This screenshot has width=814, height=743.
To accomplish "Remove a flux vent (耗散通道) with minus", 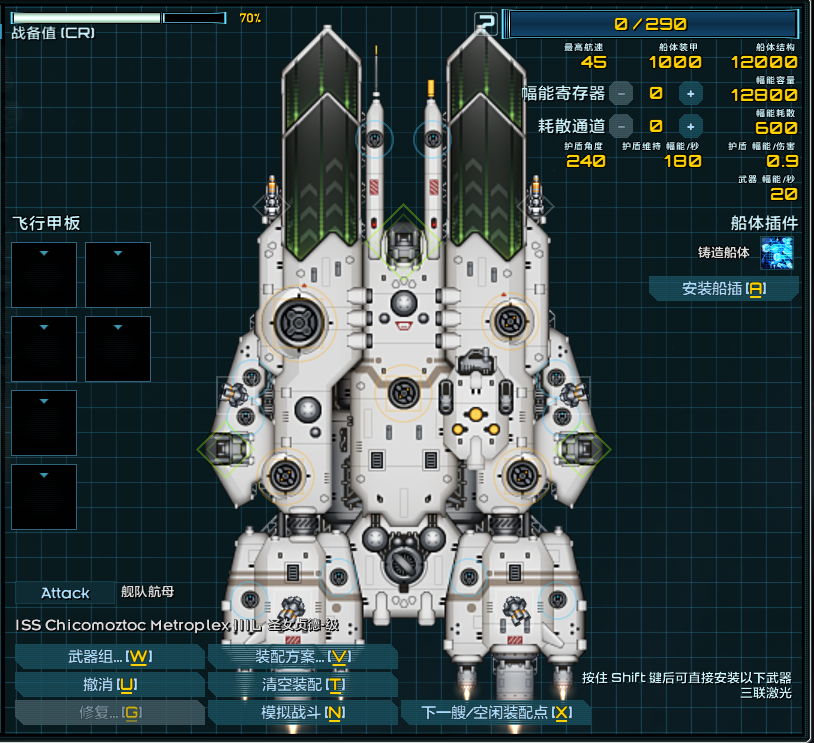I will point(621,126).
